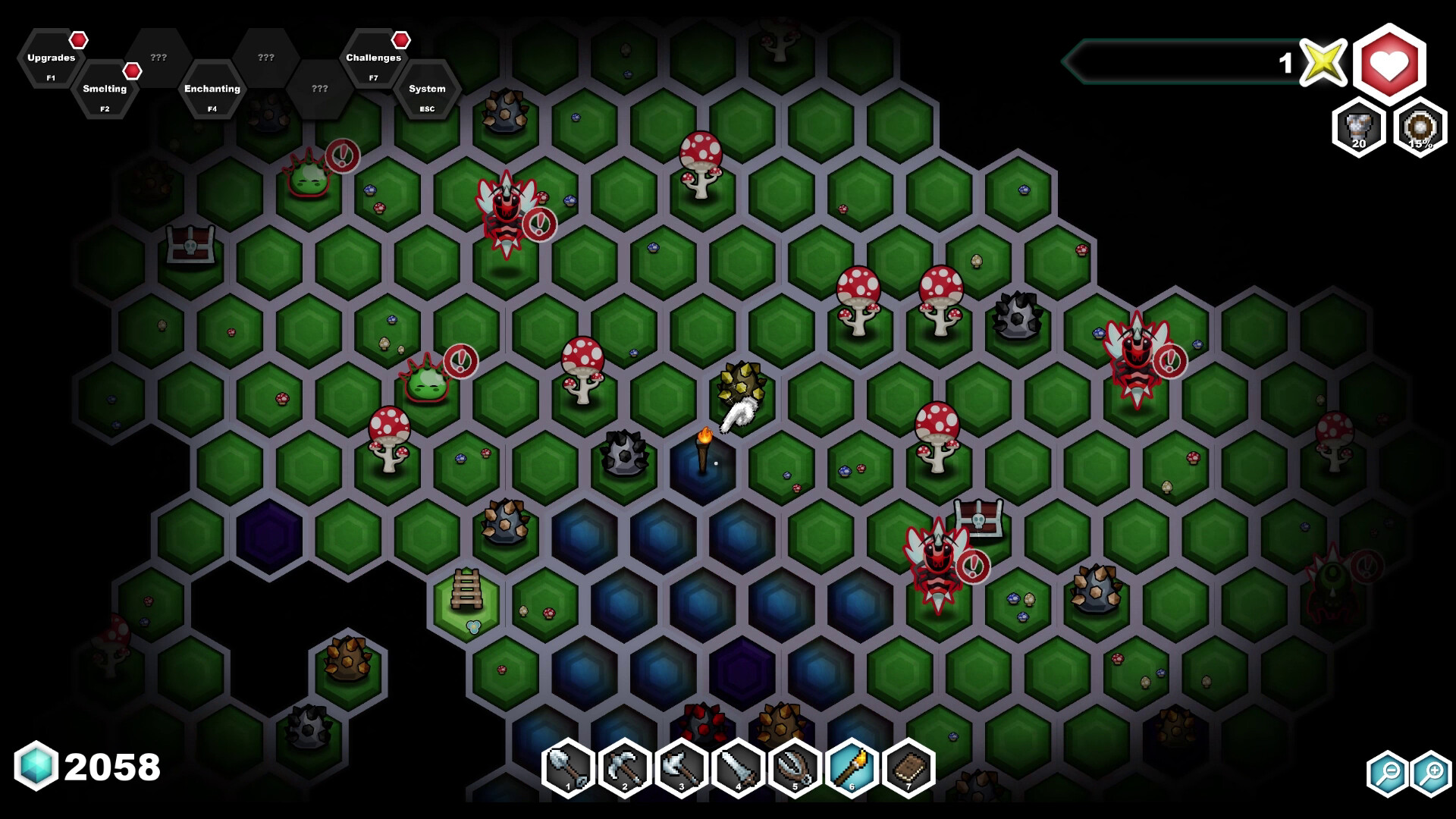Click the locked ??? hexagon beside Upgrades
Viewport: 1456px width, 819px height.
coord(158,57)
